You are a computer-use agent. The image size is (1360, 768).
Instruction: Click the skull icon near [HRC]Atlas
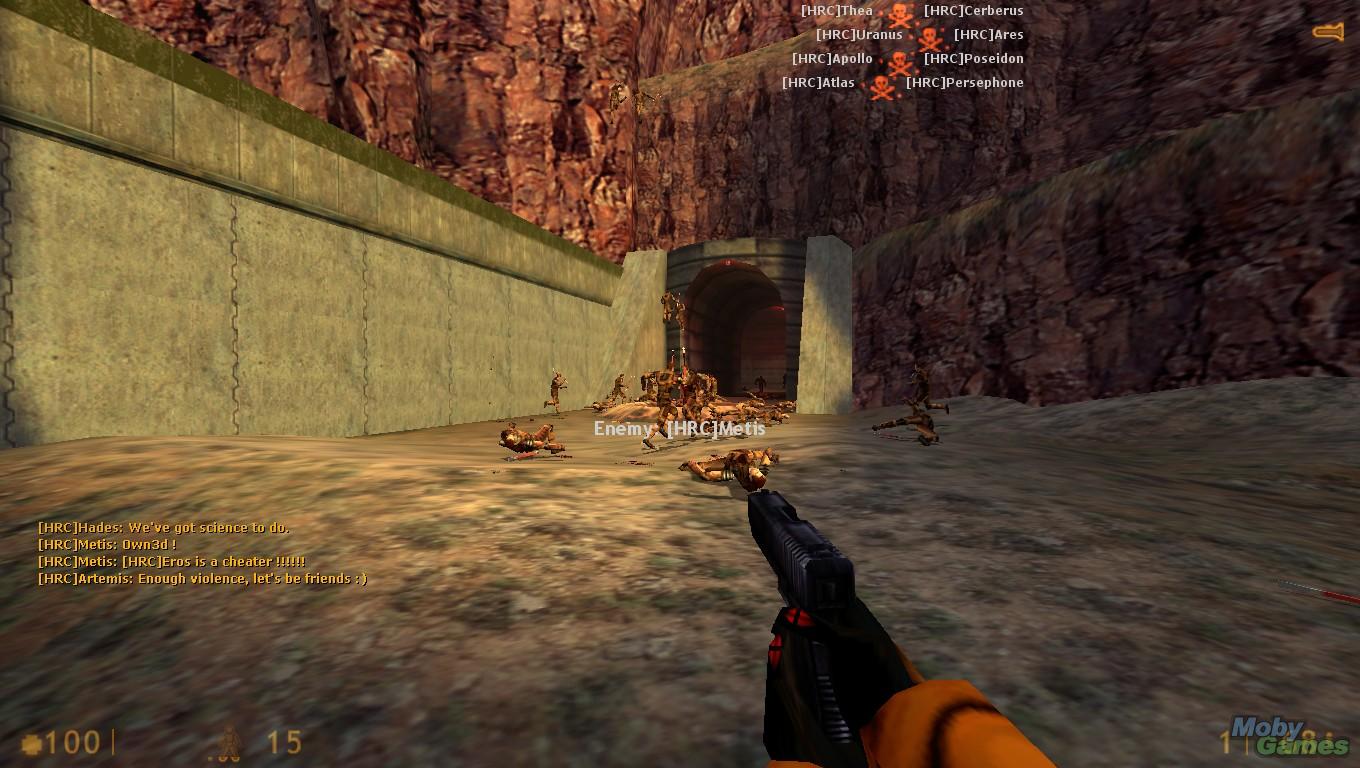(x=882, y=85)
